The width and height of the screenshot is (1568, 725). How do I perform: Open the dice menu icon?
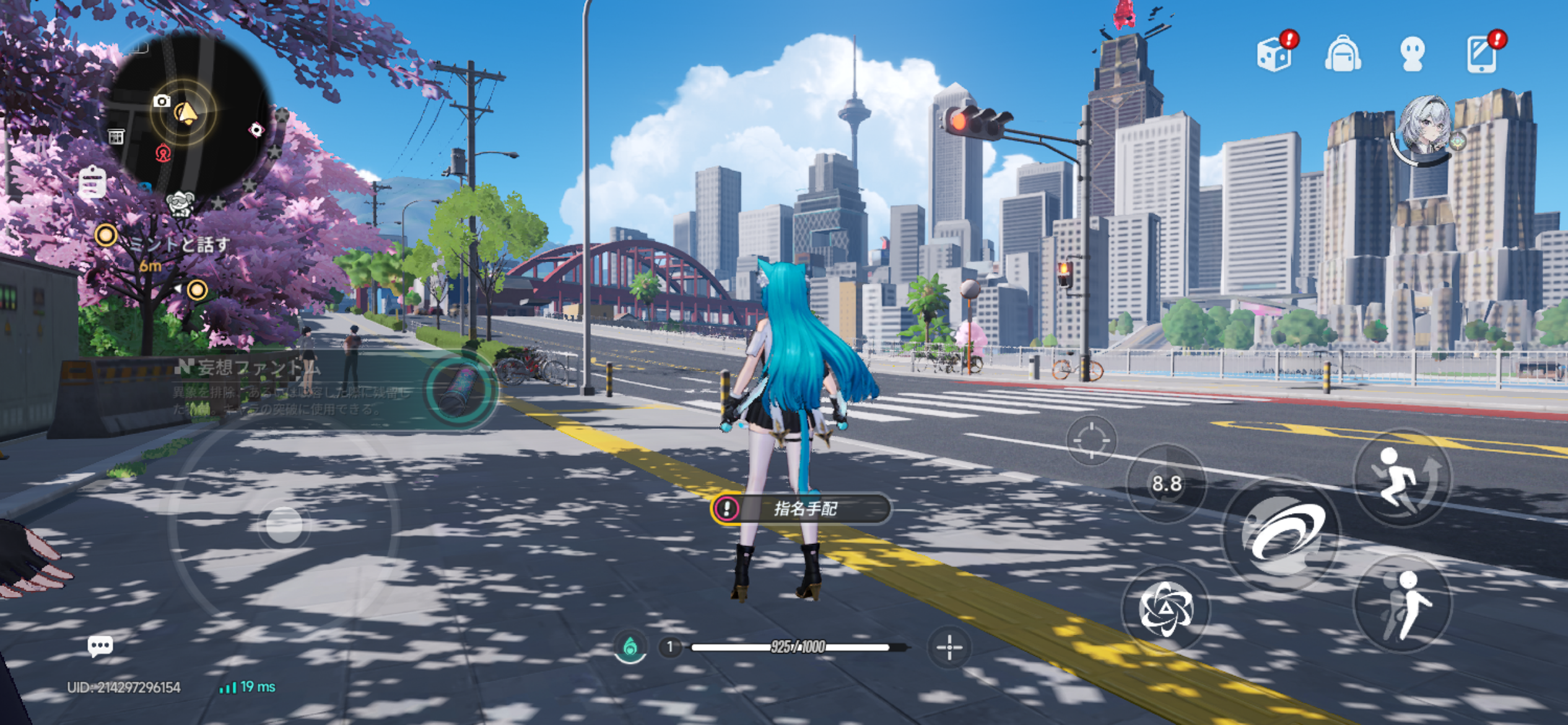tap(1274, 55)
